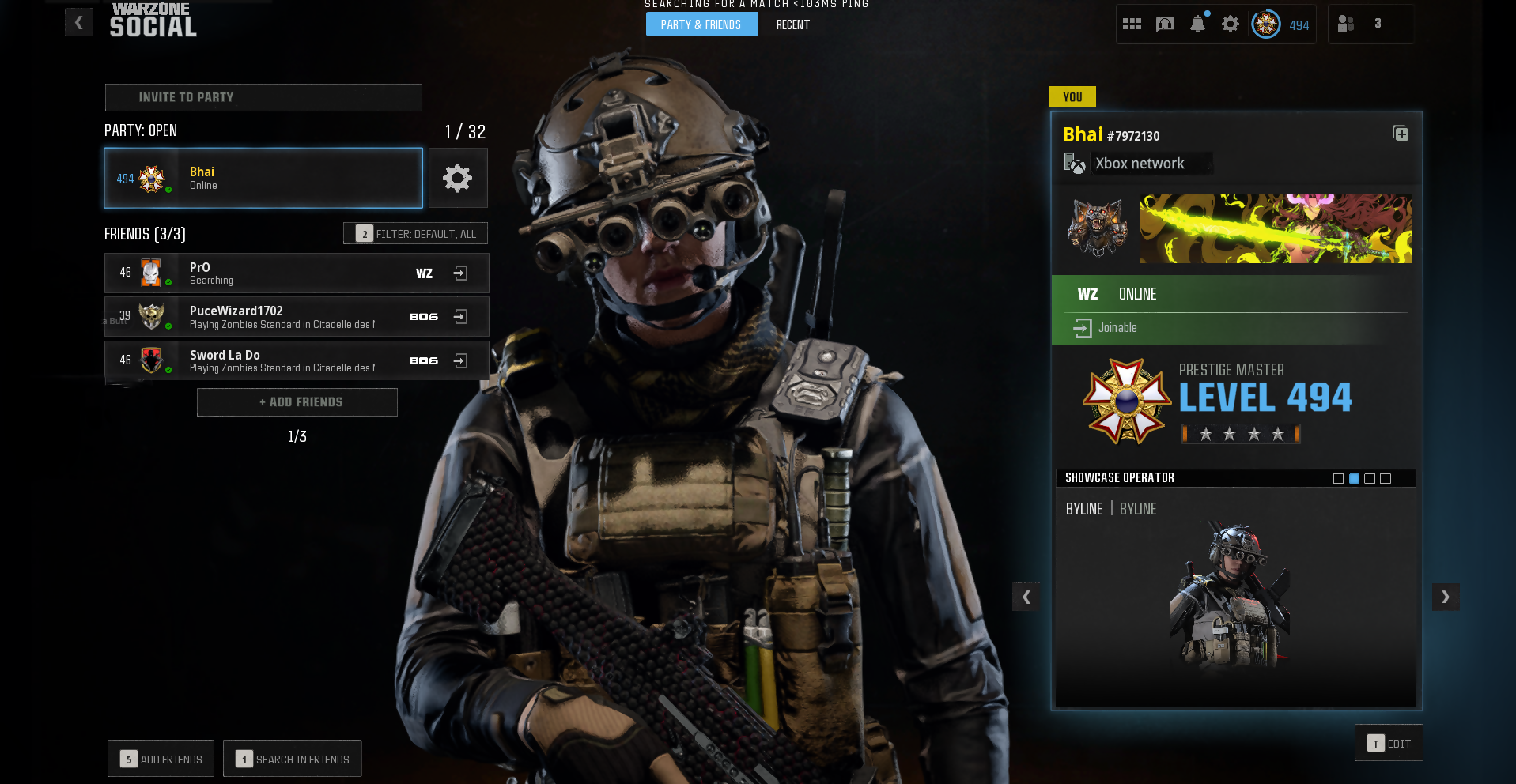Click the bottom-left Add Friends button

(161, 759)
